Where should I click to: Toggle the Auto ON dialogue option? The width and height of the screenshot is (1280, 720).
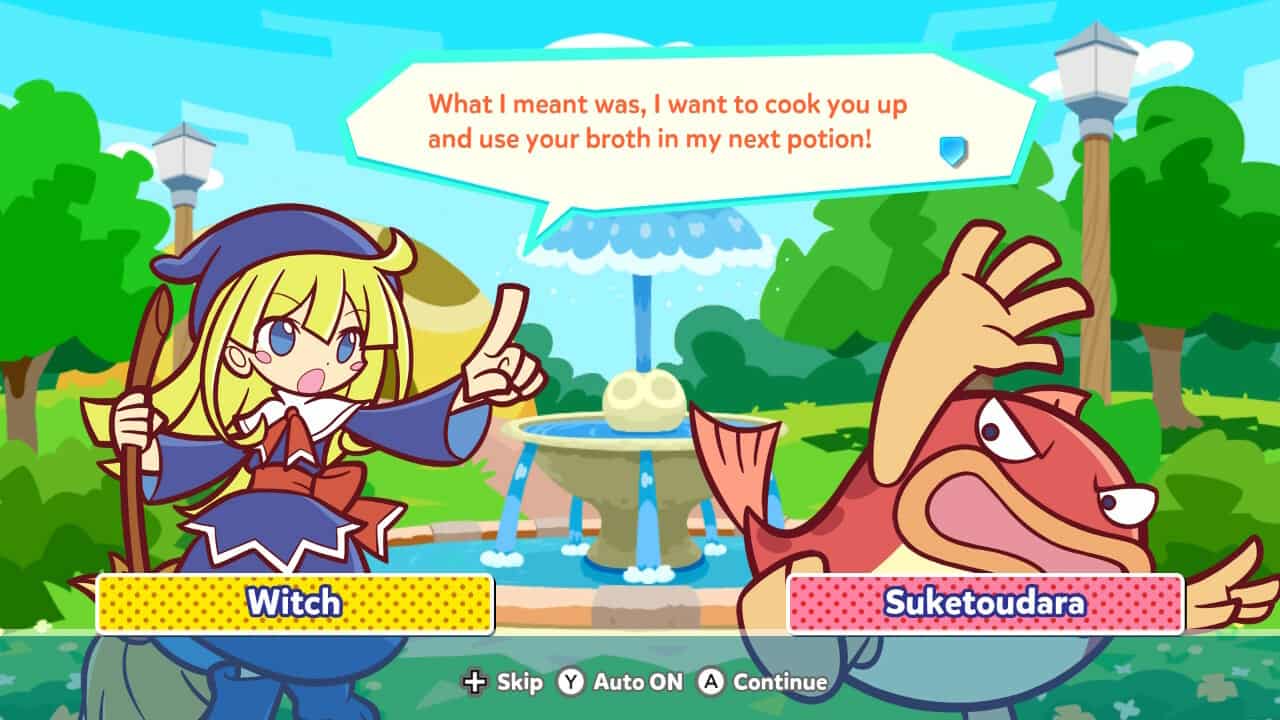coord(622,682)
